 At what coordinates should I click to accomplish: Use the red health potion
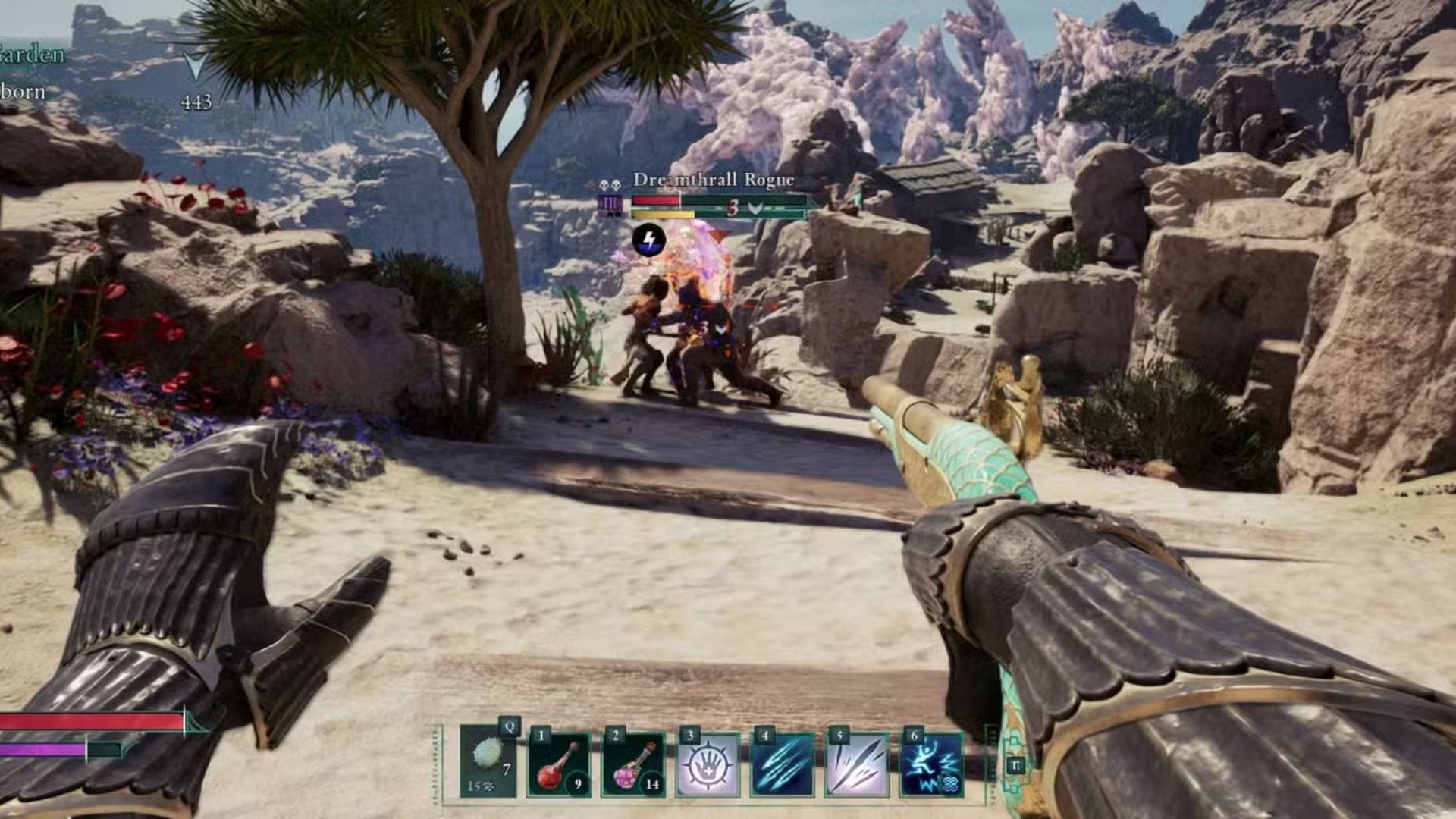coord(559,764)
